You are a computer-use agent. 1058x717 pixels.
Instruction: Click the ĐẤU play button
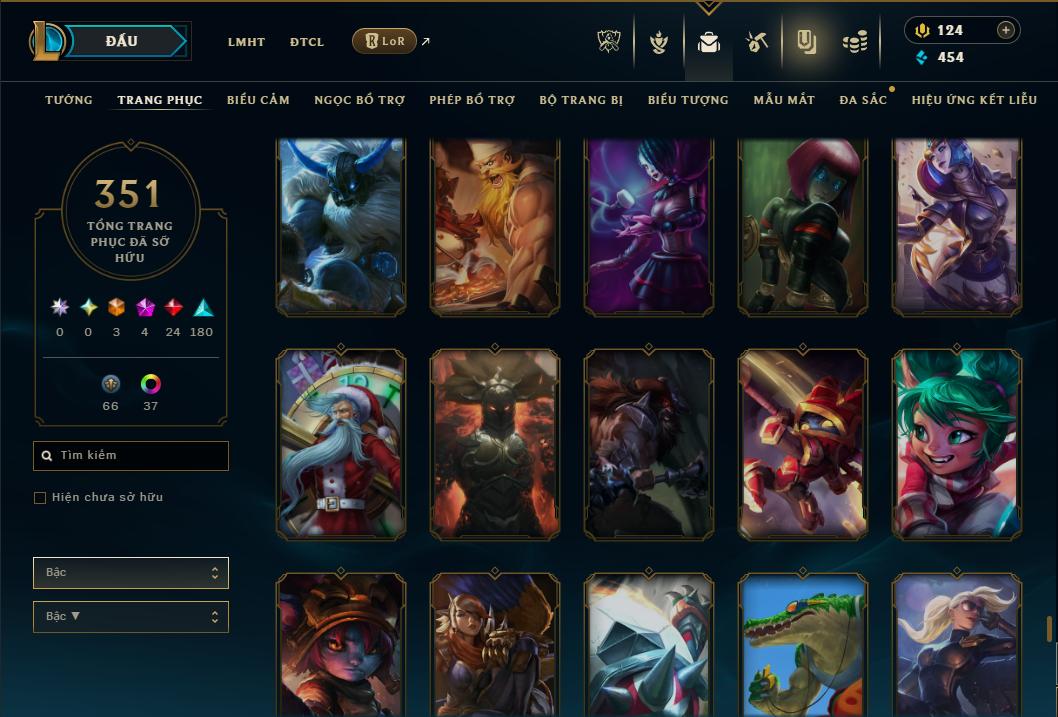(122, 41)
